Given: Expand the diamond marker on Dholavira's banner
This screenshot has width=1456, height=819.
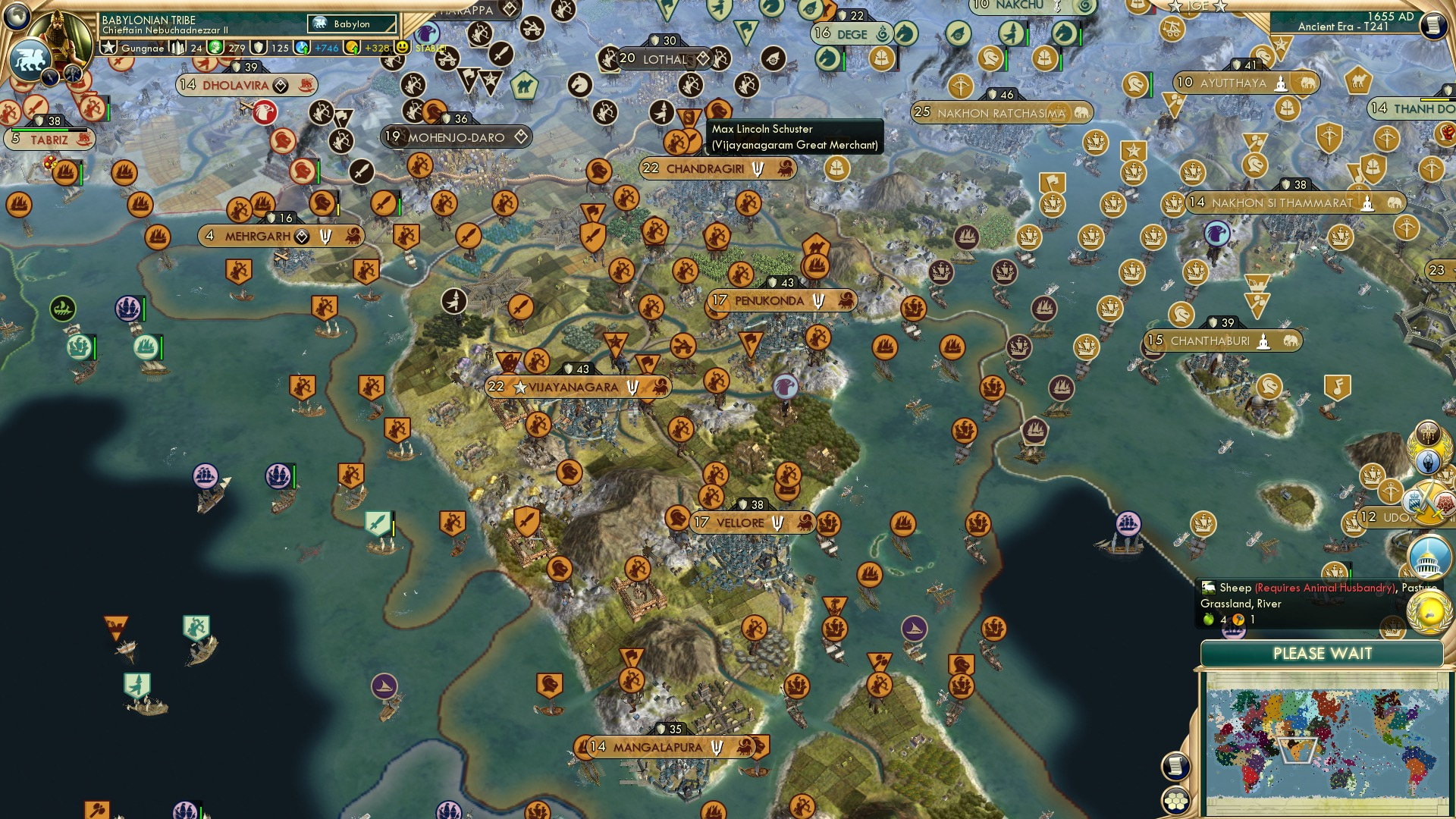Looking at the screenshot, I should 280,84.
